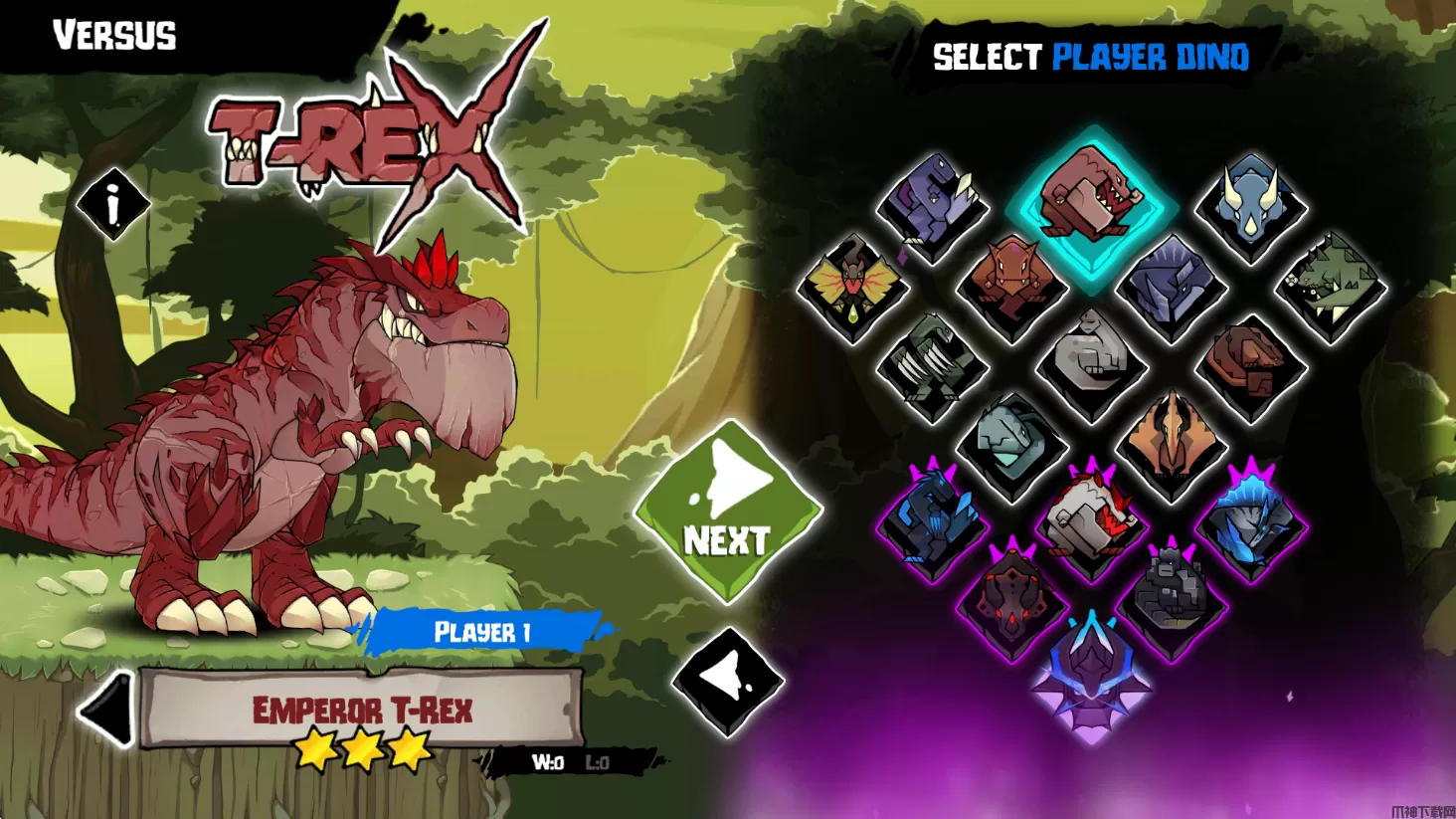Choose the dark red-eyed boss triceratops tile

1011,603
